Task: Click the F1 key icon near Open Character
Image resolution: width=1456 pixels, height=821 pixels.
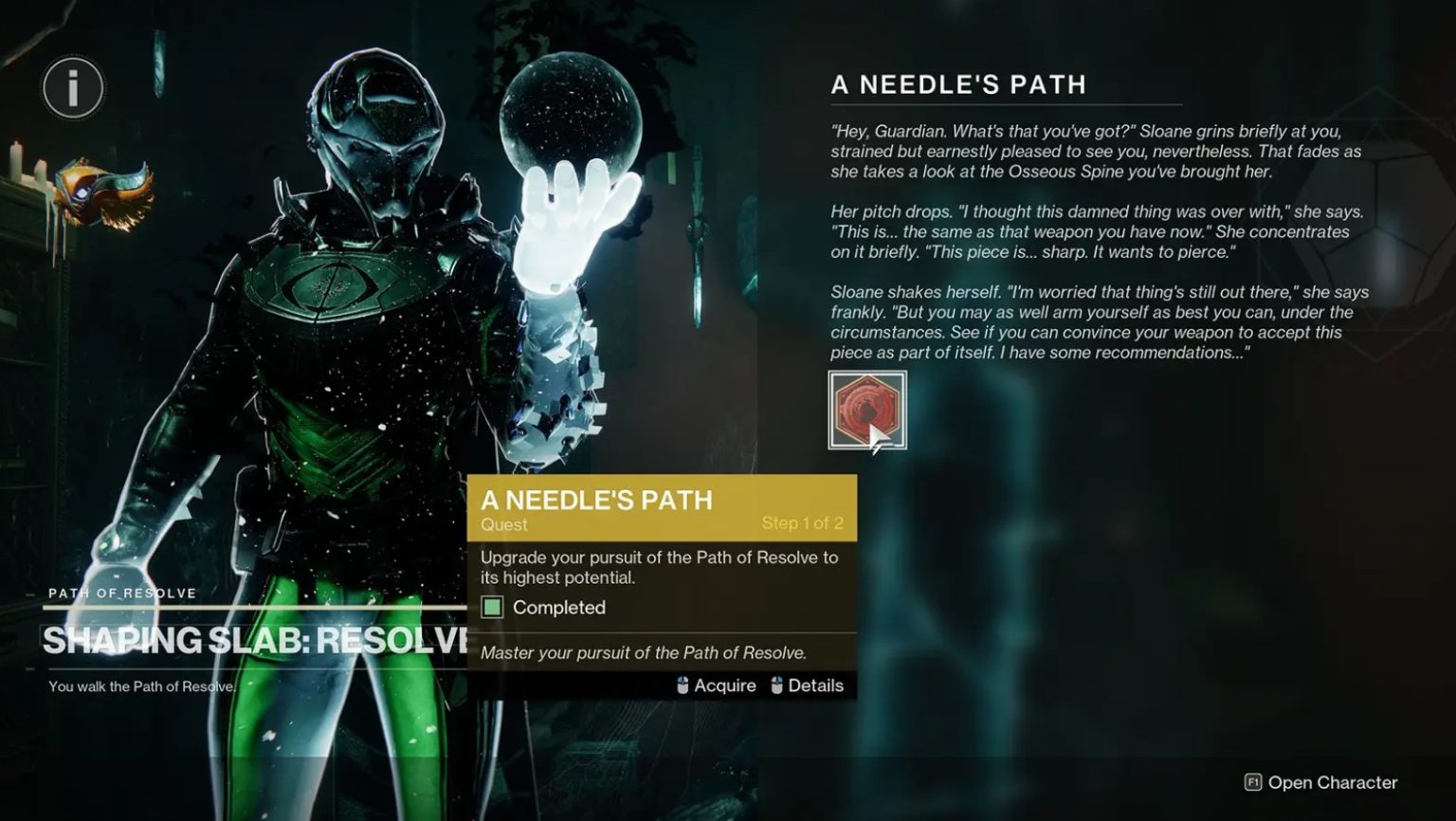Action: click(x=1253, y=783)
